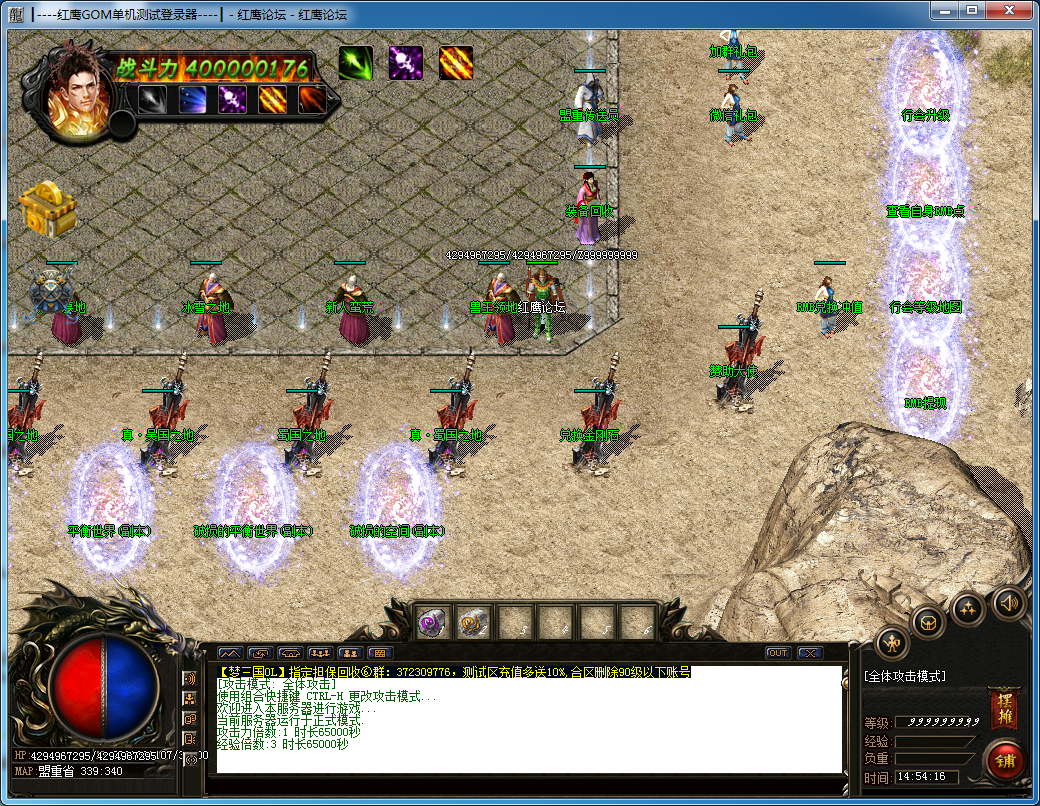The height and width of the screenshot is (806, 1040).
Task: Open the 摆摊 stall button
Action: 1003,708
